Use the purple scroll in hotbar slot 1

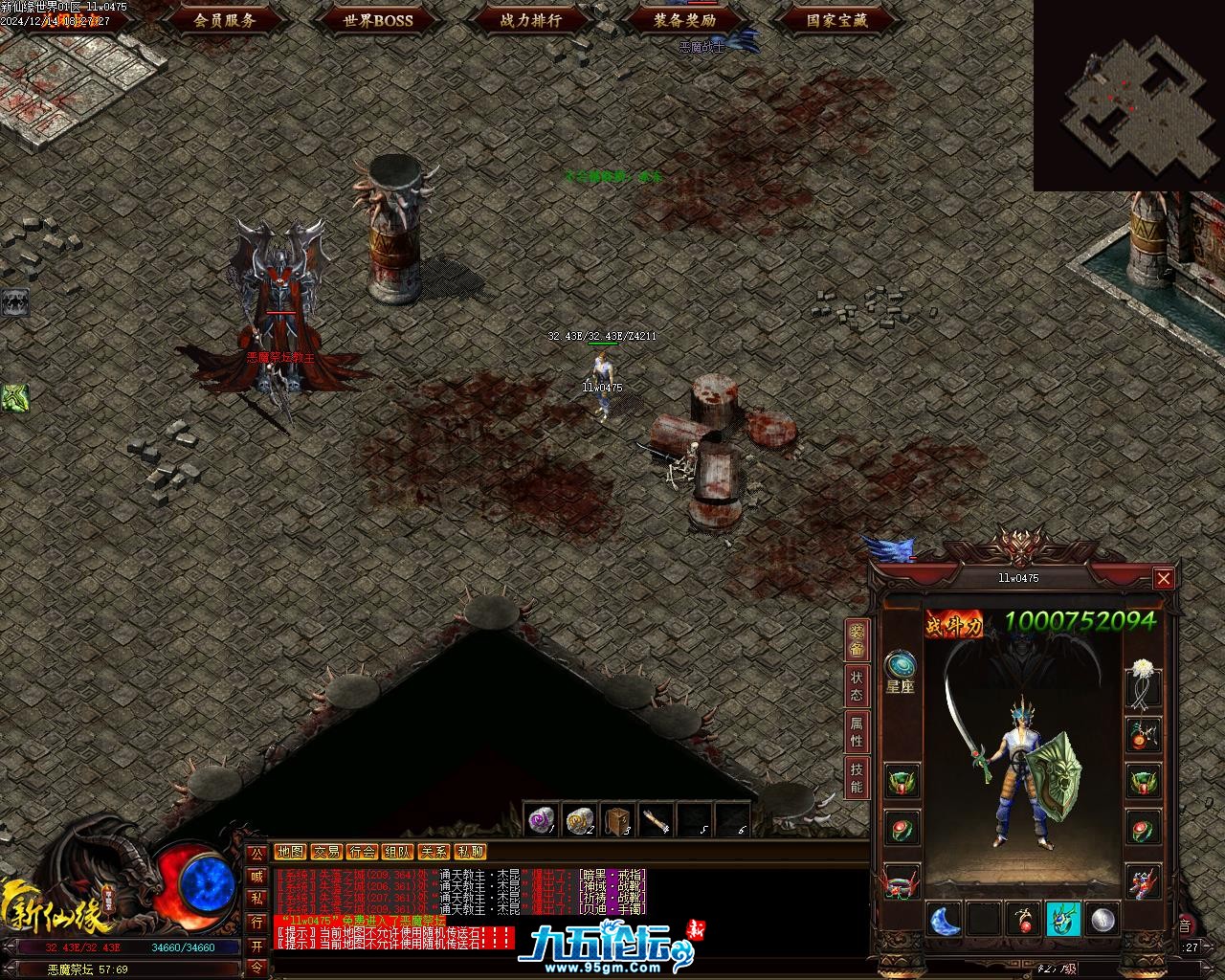(542, 820)
